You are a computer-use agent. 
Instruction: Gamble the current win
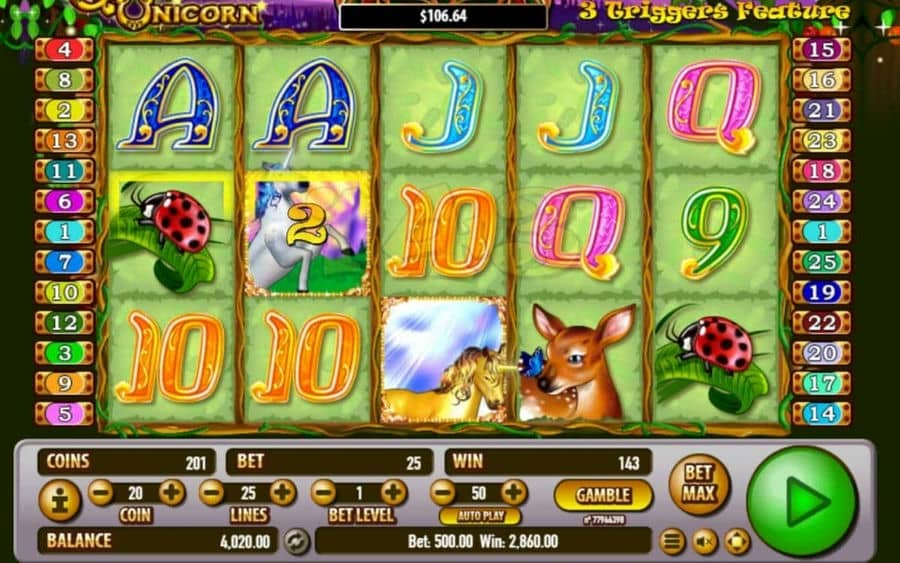(603, 494)
